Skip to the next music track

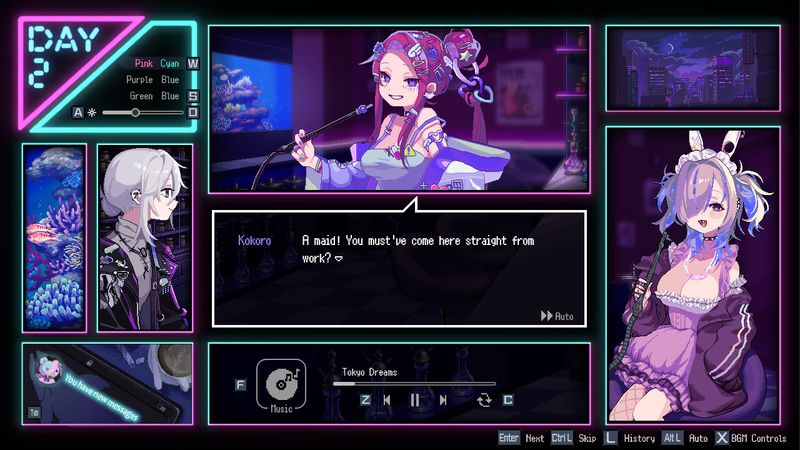[x=443, y=400]
